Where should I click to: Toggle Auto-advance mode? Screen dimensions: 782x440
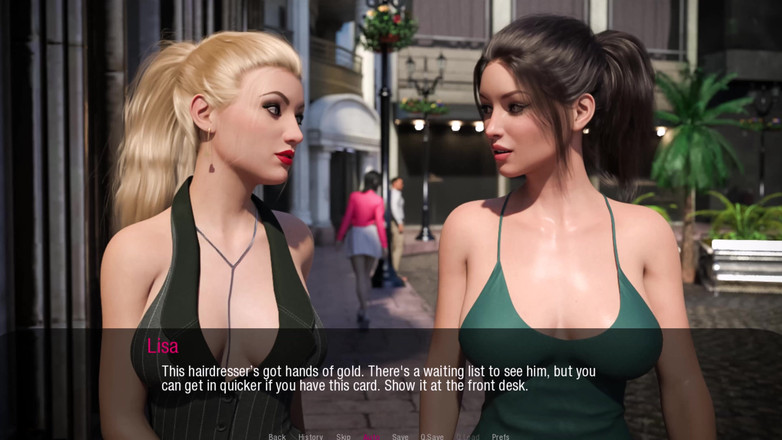pos(372,436)
